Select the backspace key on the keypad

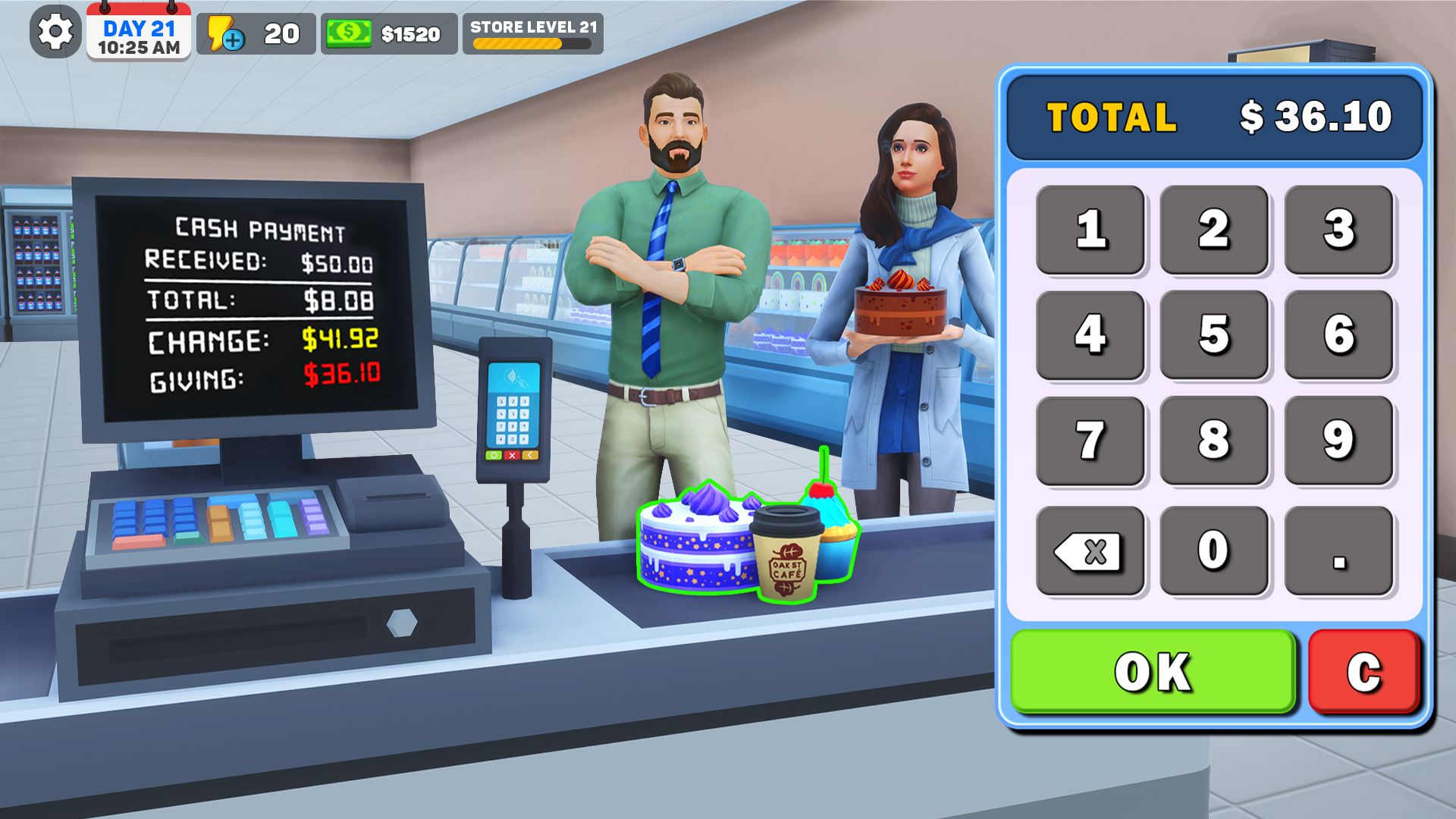[x=1090, y=550]
